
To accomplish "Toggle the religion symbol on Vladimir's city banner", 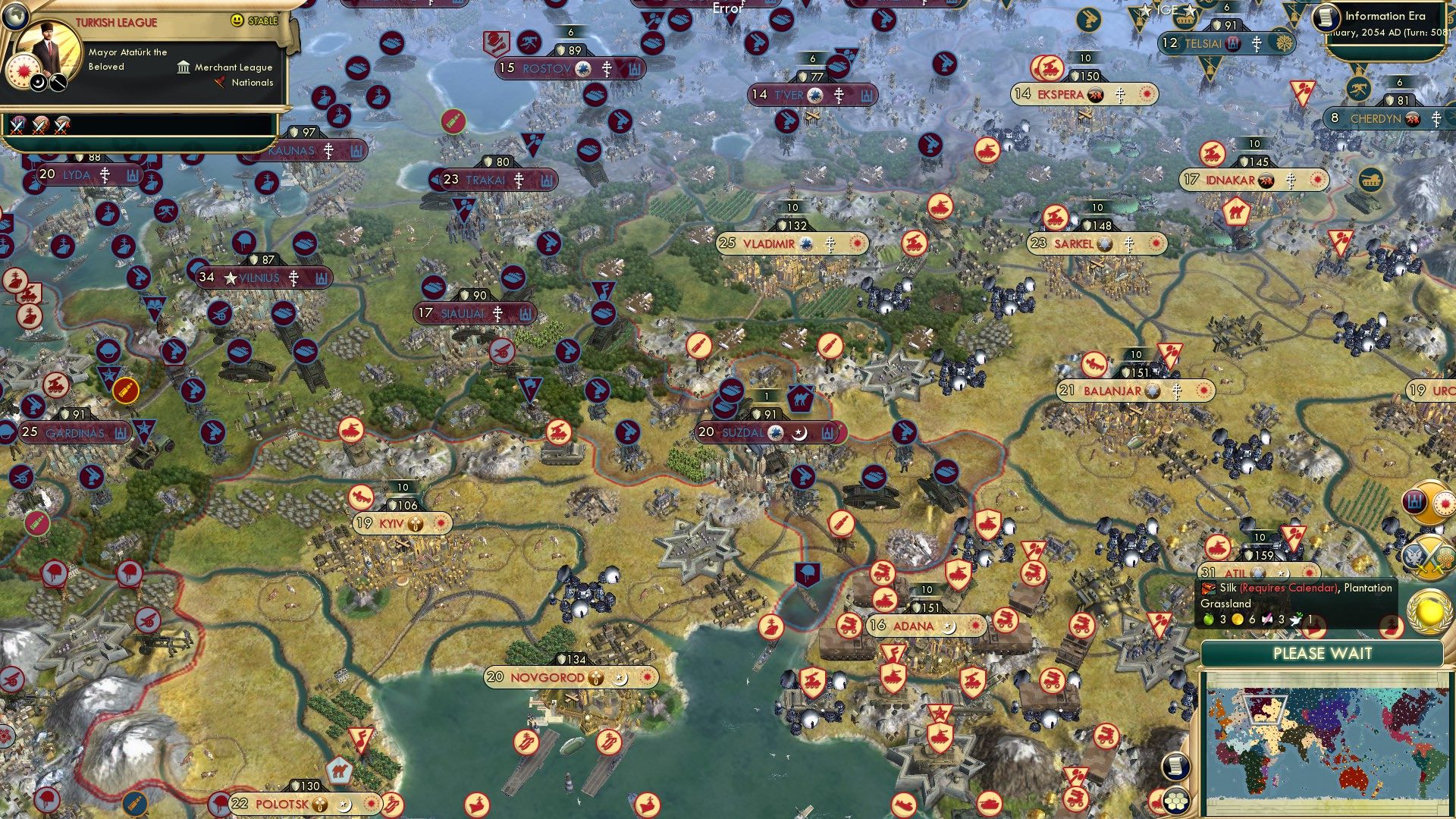I will (830, 244).
